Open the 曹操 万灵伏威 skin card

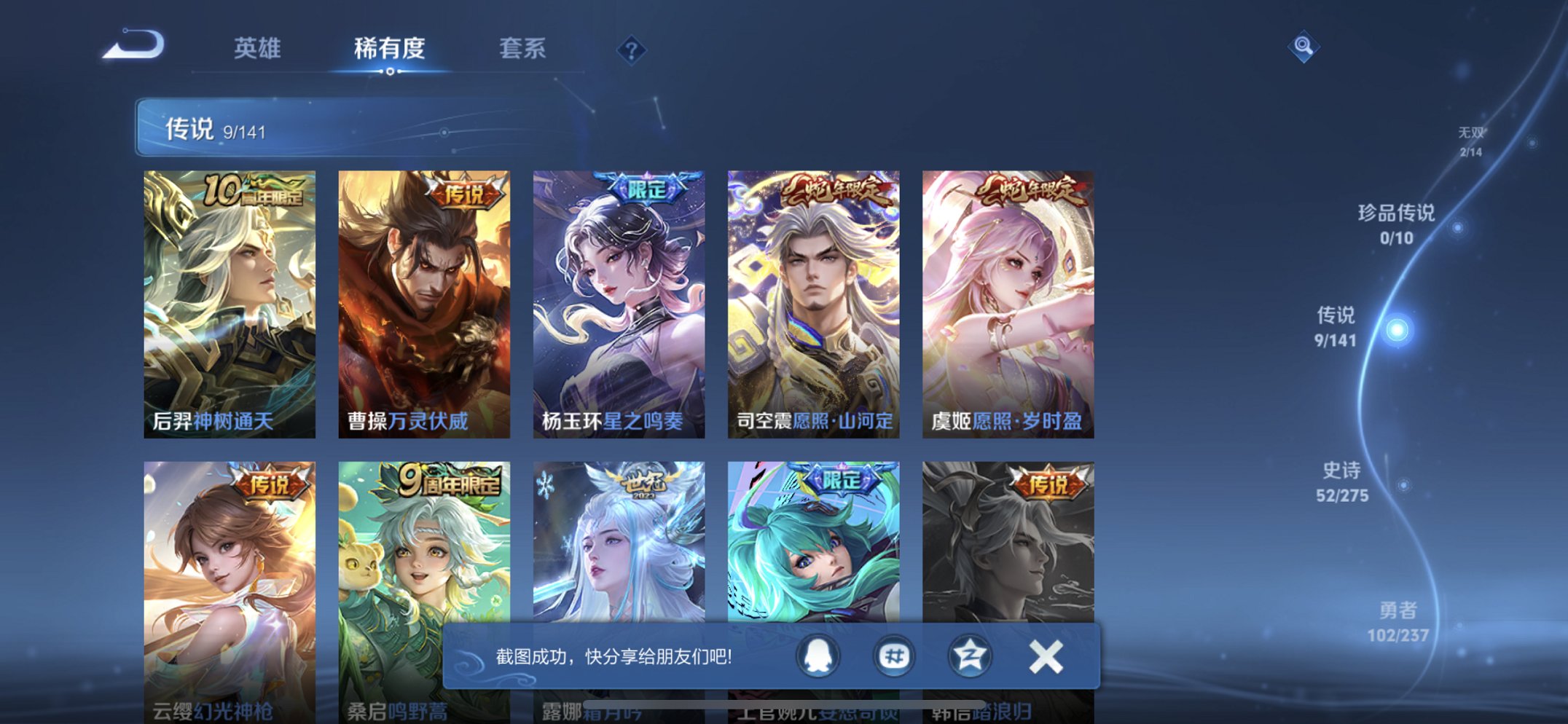pyautogui.click(x=424, y=299)
